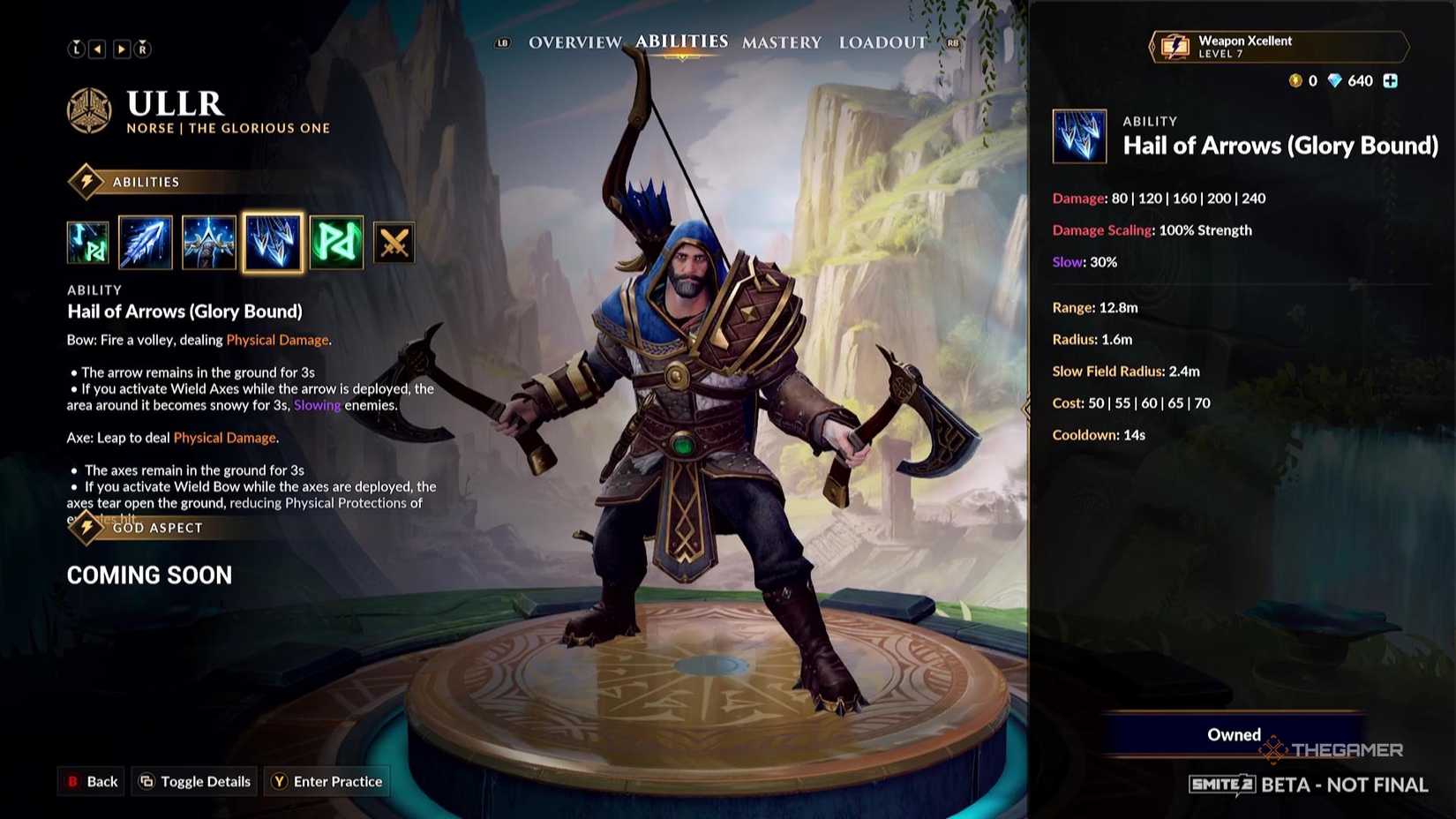Click the LB bumper prompt beside Overview
This screenshot has width=1456, height=819.
pos(501,41)
